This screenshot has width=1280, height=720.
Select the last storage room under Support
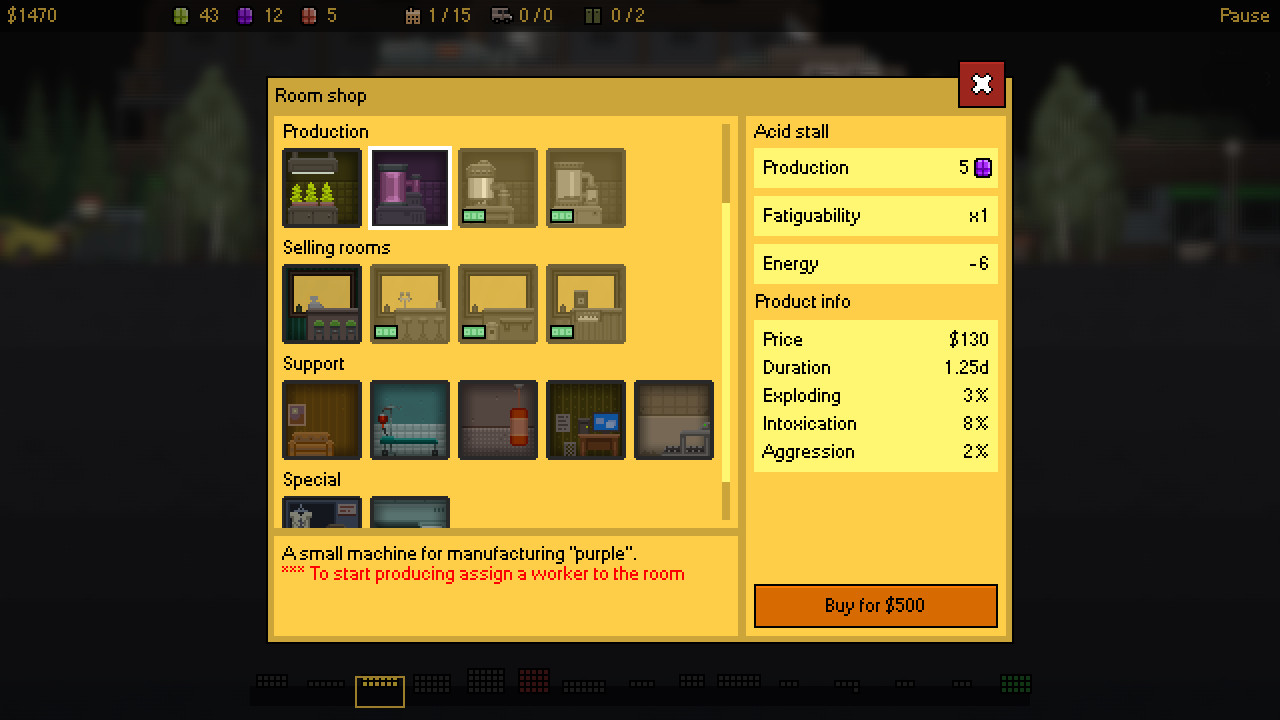(673, 420)
